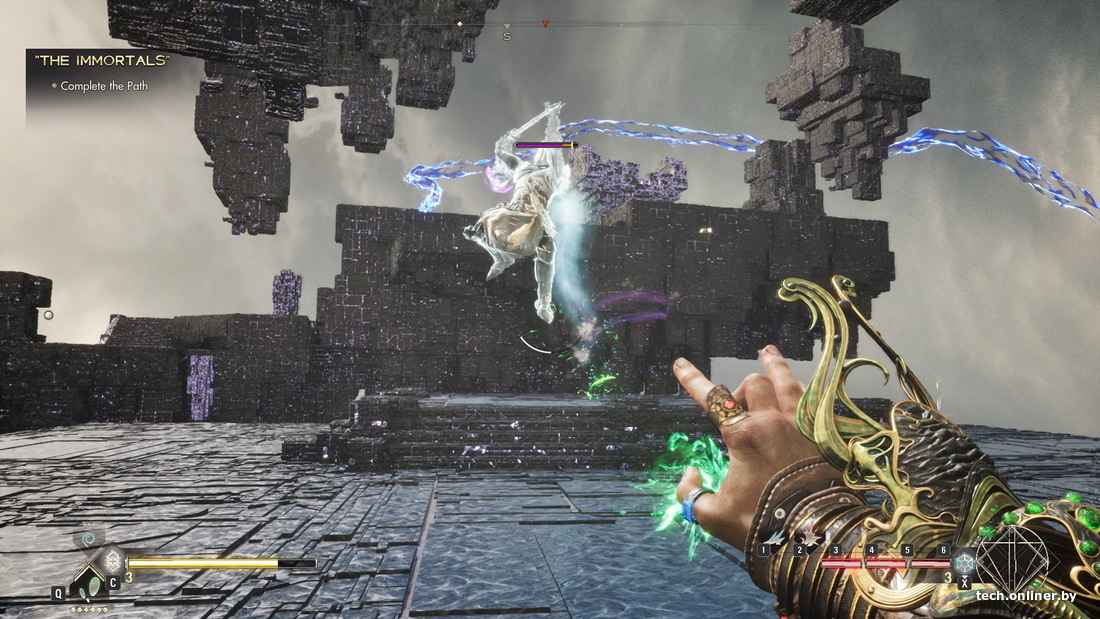Select the "Complete the Path" objective
The height and width of the screenshot is (619, 1100).
[x=104, y=86]
